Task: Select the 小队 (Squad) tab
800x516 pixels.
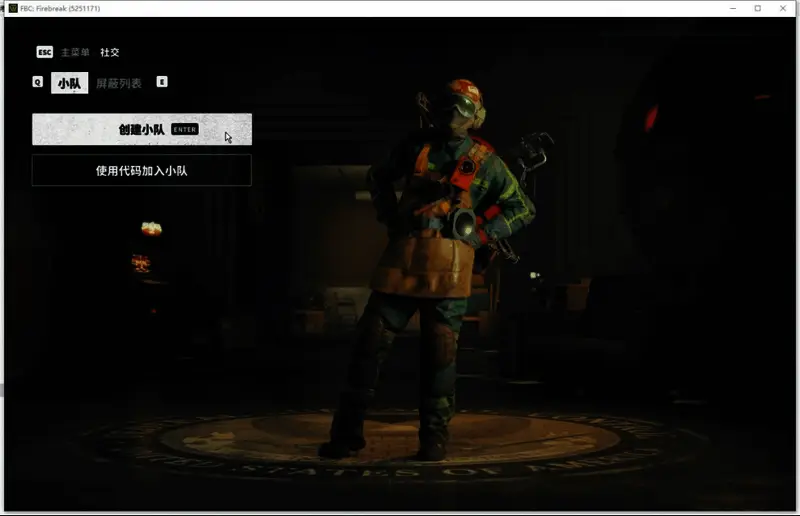Action: pos(69,83)
